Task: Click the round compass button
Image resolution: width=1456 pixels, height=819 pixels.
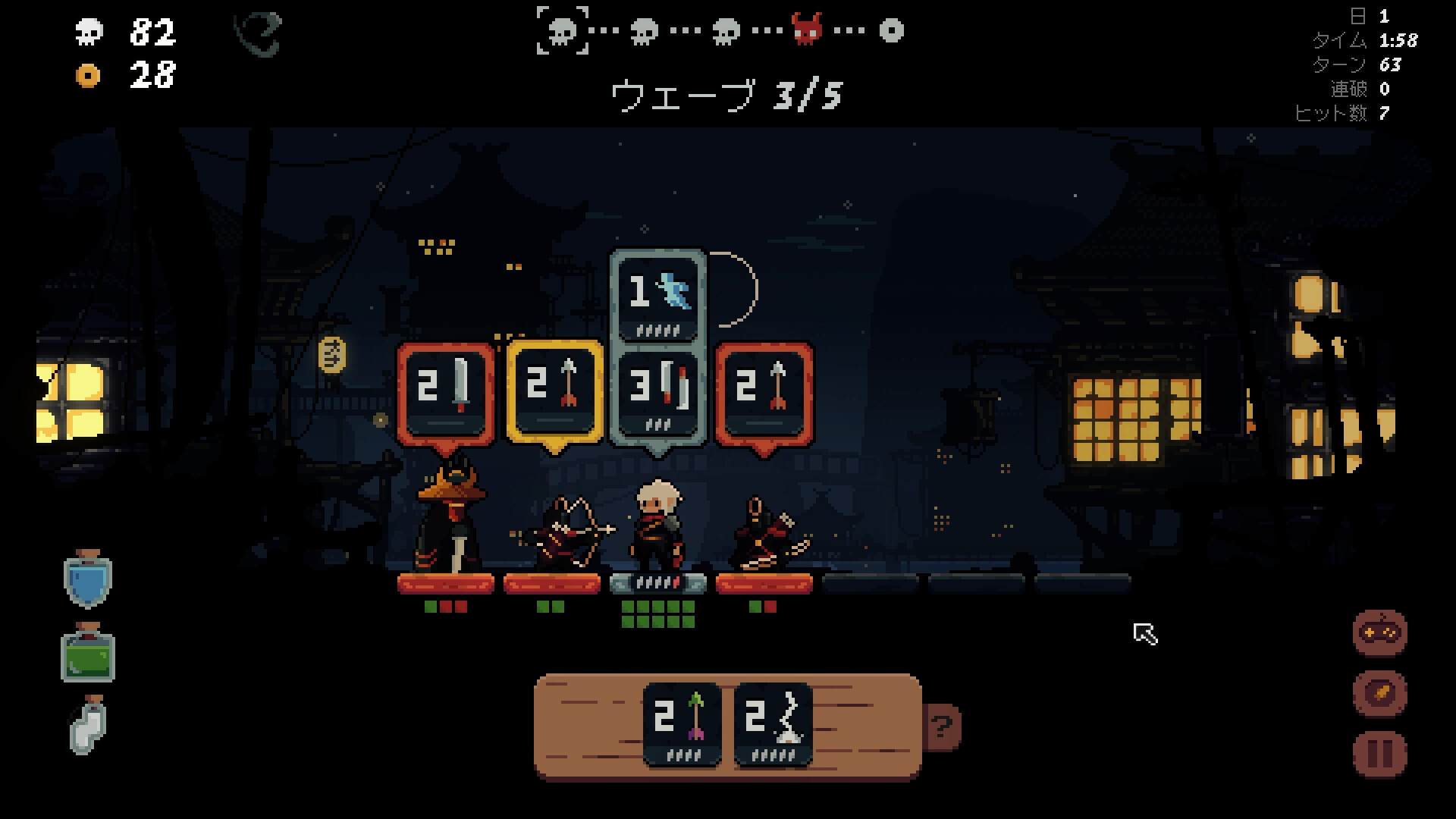Action: 1379,693
